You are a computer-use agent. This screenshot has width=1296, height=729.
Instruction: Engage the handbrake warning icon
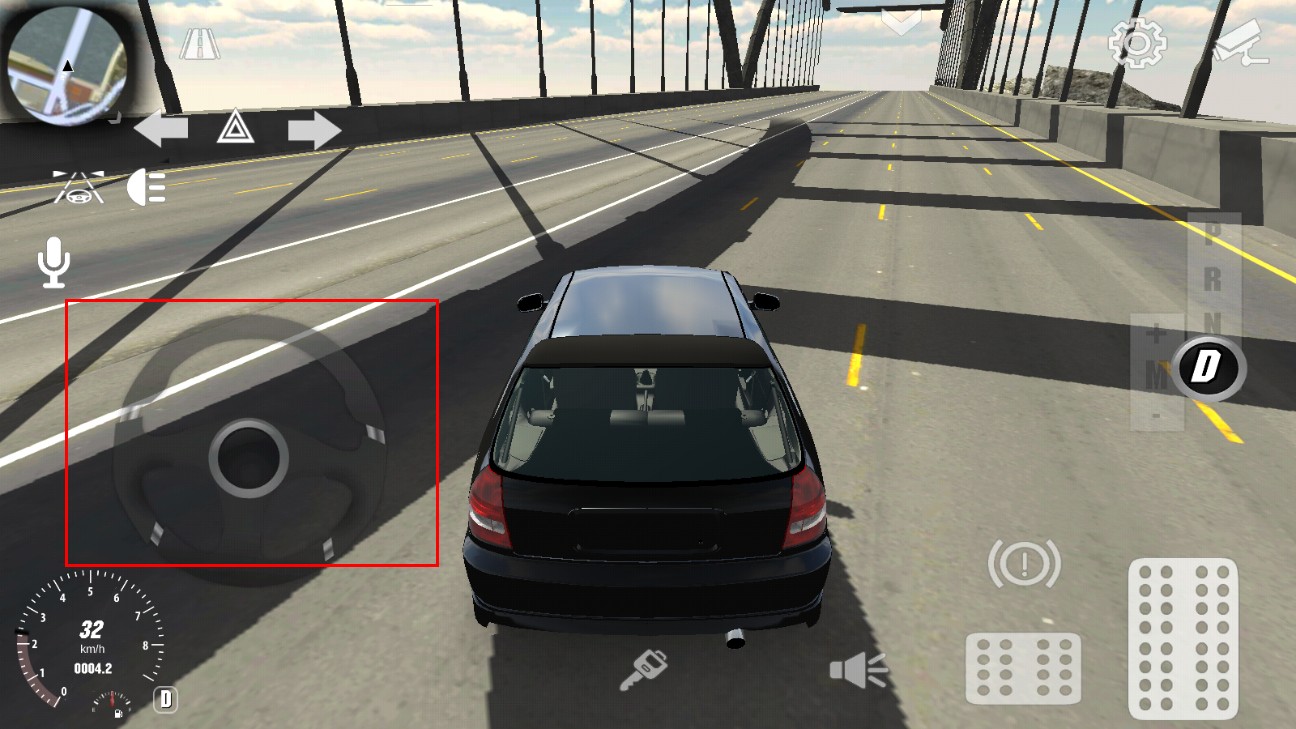point(1024,565)
